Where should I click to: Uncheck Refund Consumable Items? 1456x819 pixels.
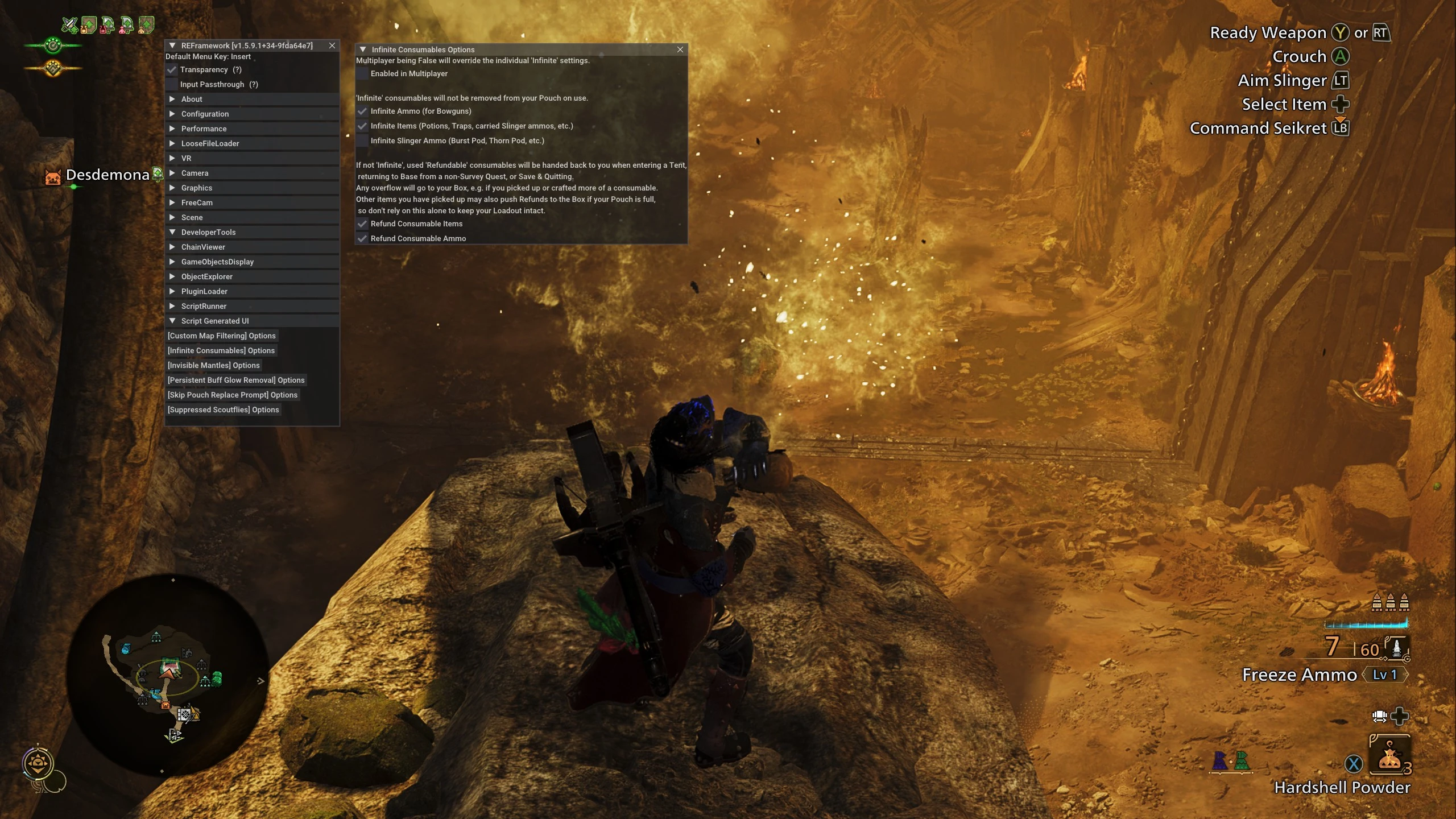pos(362,224)
